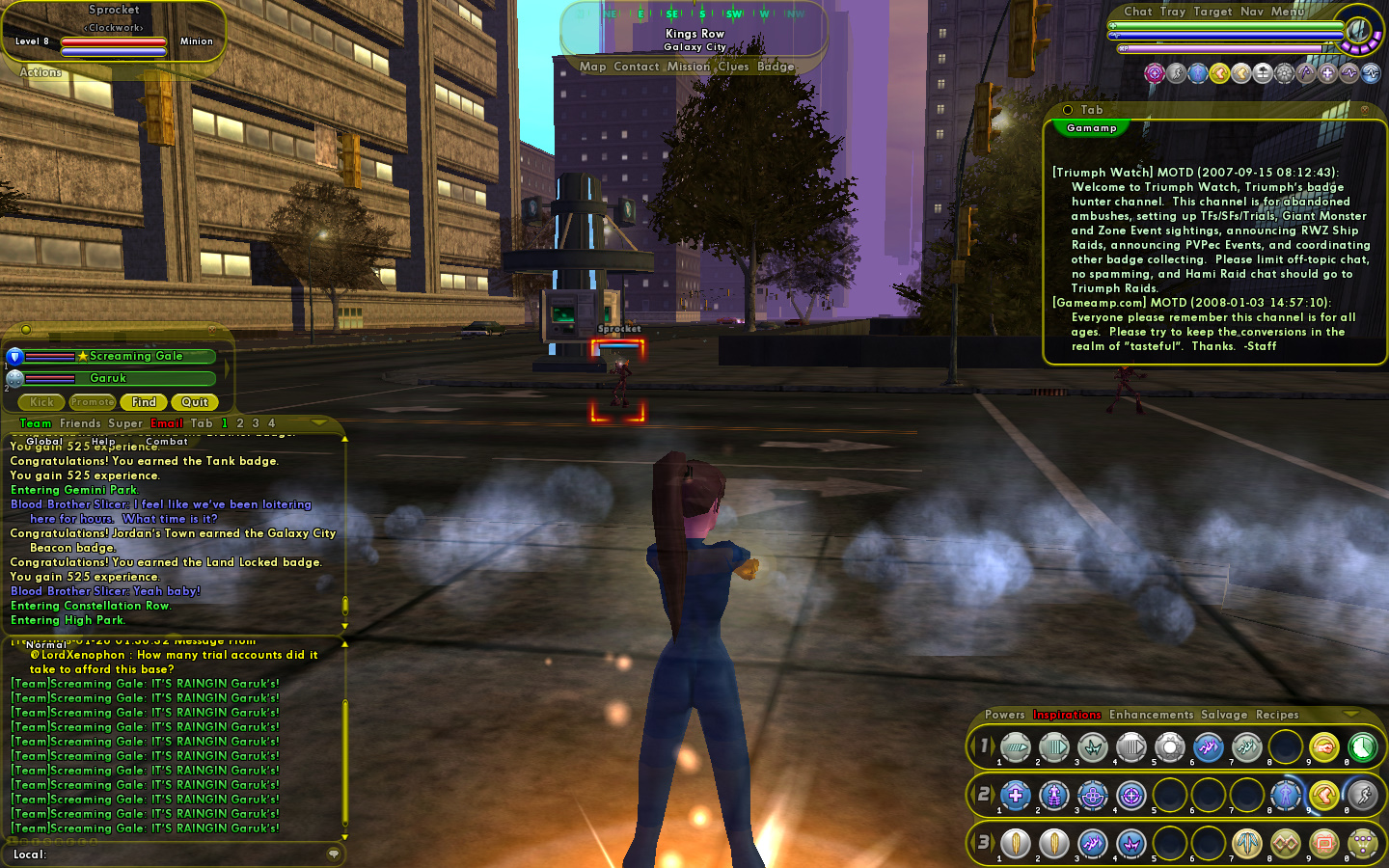Screen dimensions: 1389x868
Task: Switch chat to the Combat tab
Action: (167, 442)
